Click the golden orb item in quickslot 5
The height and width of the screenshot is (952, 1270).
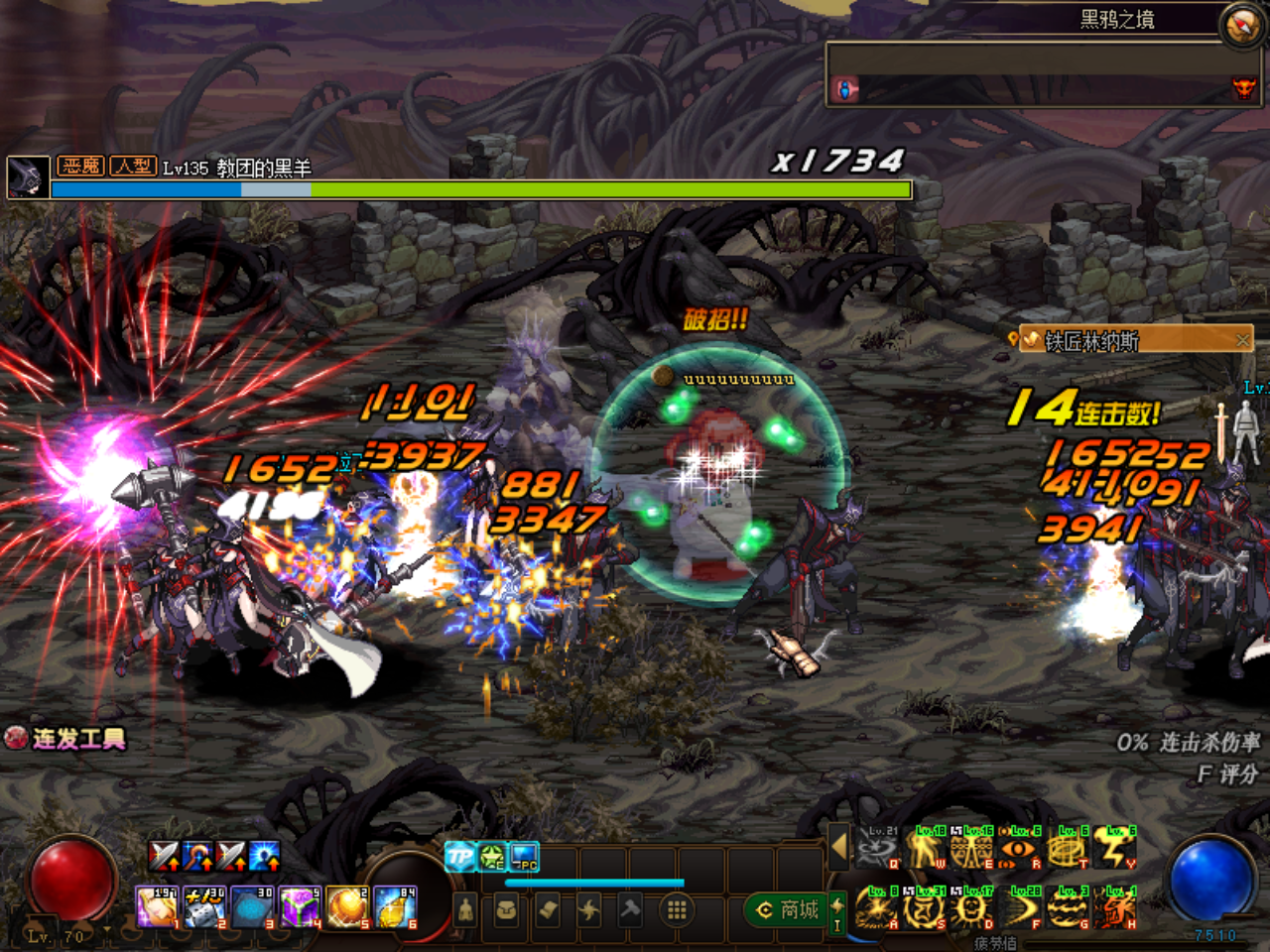point(345,907)
